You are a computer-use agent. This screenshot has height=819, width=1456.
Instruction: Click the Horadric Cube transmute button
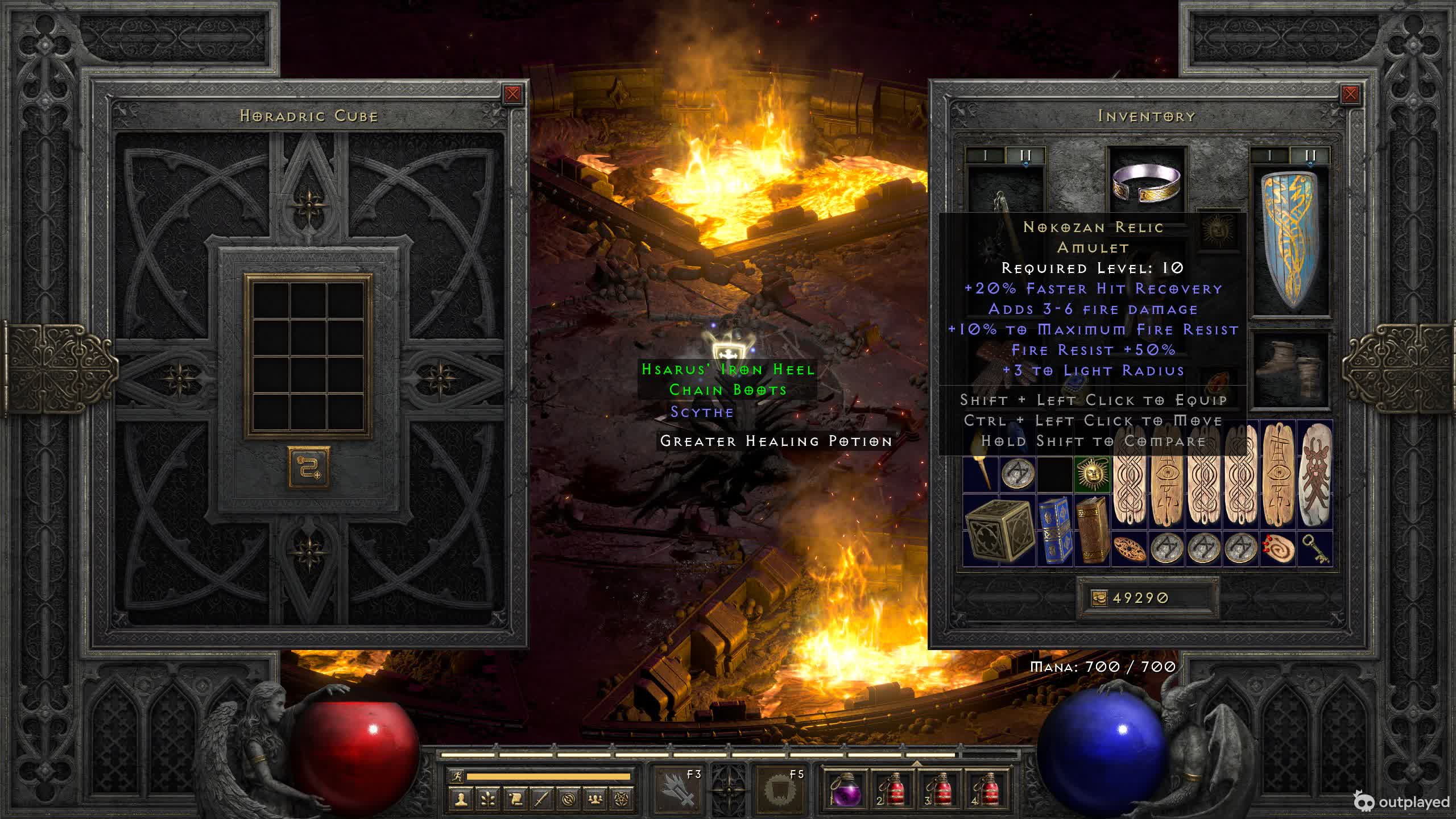click(x=308, y=468)
